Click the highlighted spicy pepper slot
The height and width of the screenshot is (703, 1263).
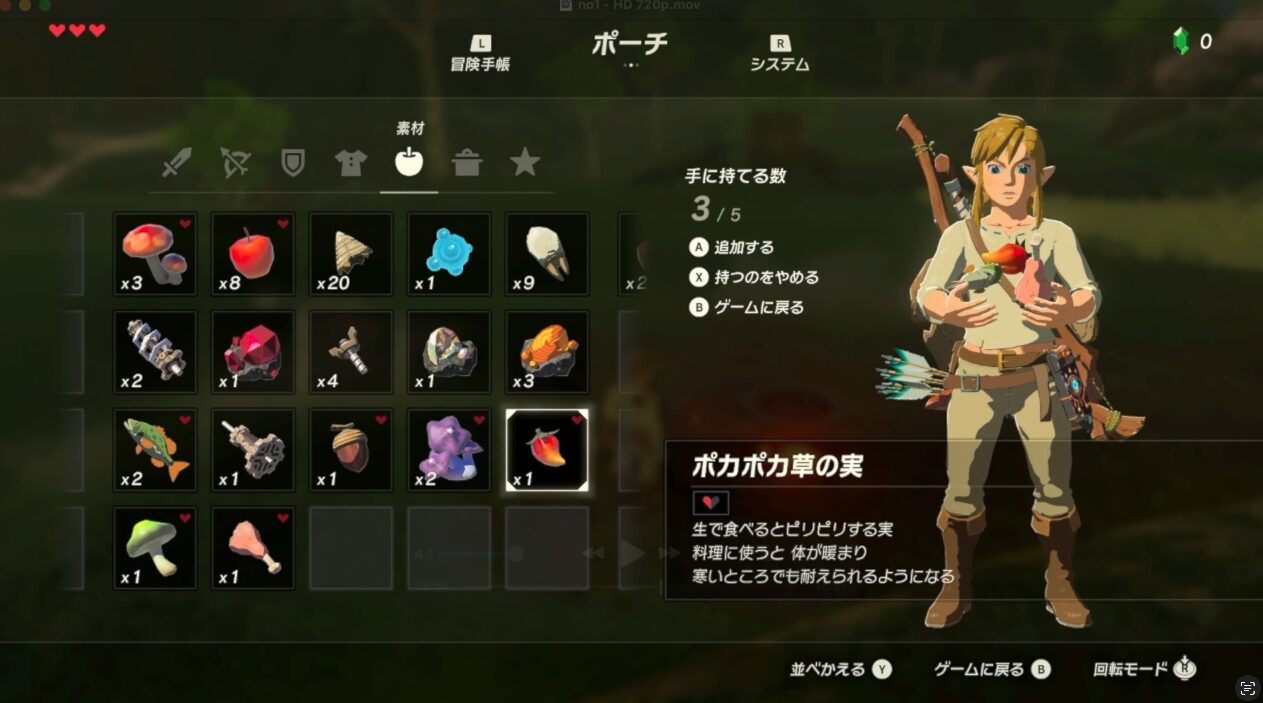(547, 450)
